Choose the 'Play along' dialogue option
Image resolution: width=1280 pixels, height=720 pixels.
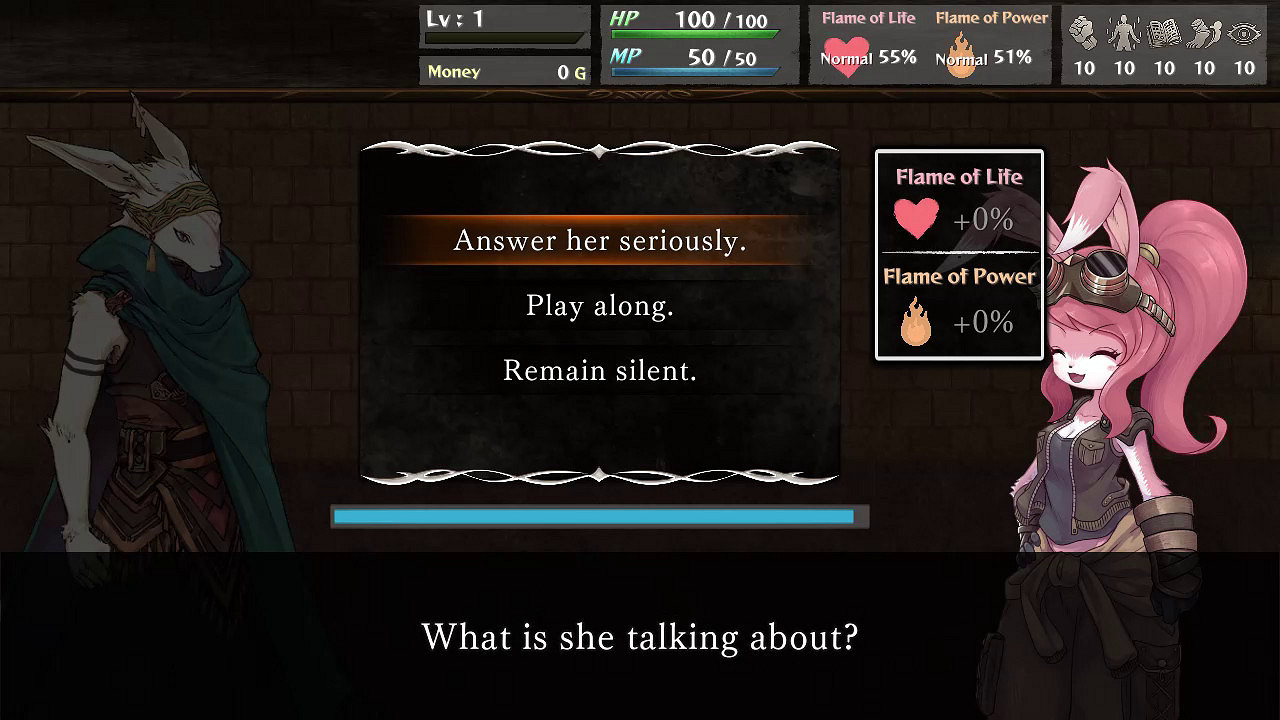tap(600, 306)
